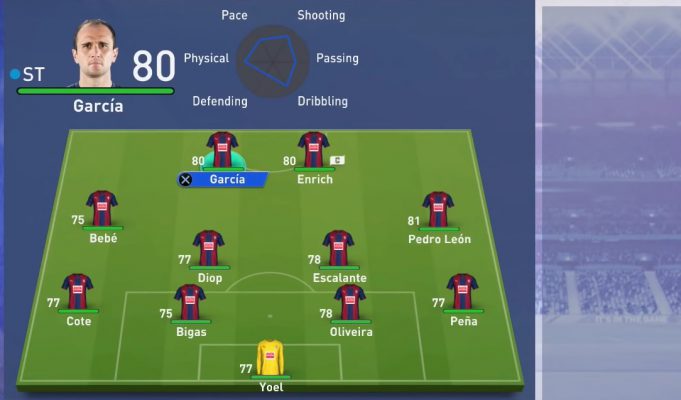Viewport: 681px width, 400px height.
Task: Select left winger Bebé
Action: click(x=102, y=209)
